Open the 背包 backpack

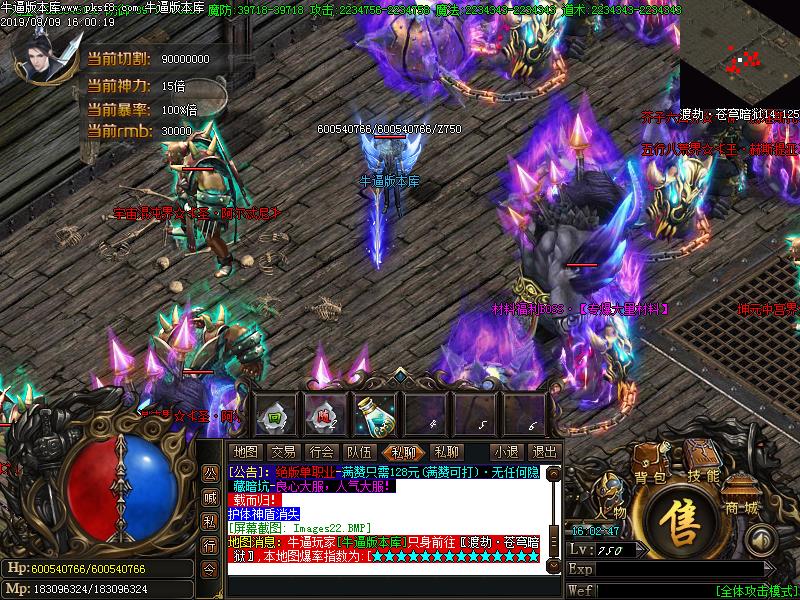point(650,478)
